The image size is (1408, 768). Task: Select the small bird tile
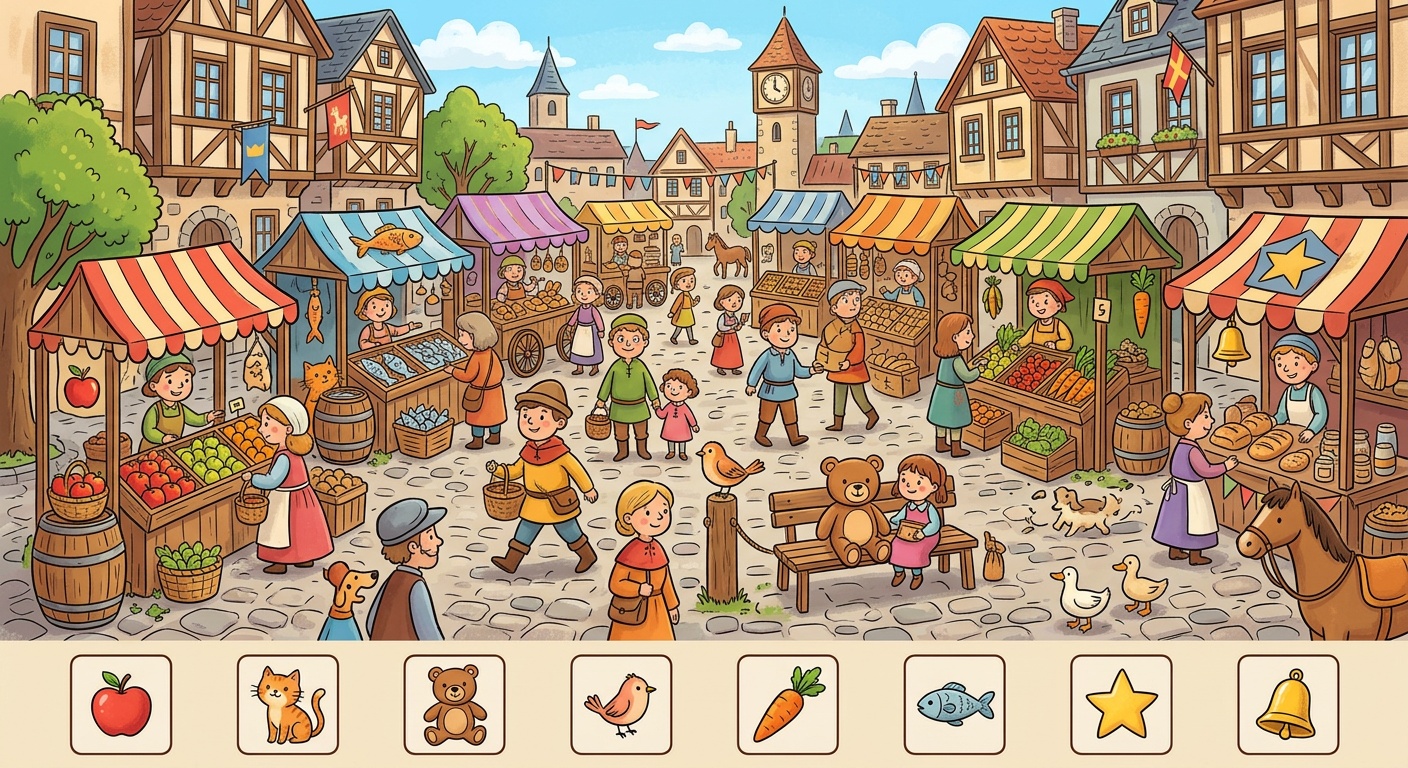(621, 704)
